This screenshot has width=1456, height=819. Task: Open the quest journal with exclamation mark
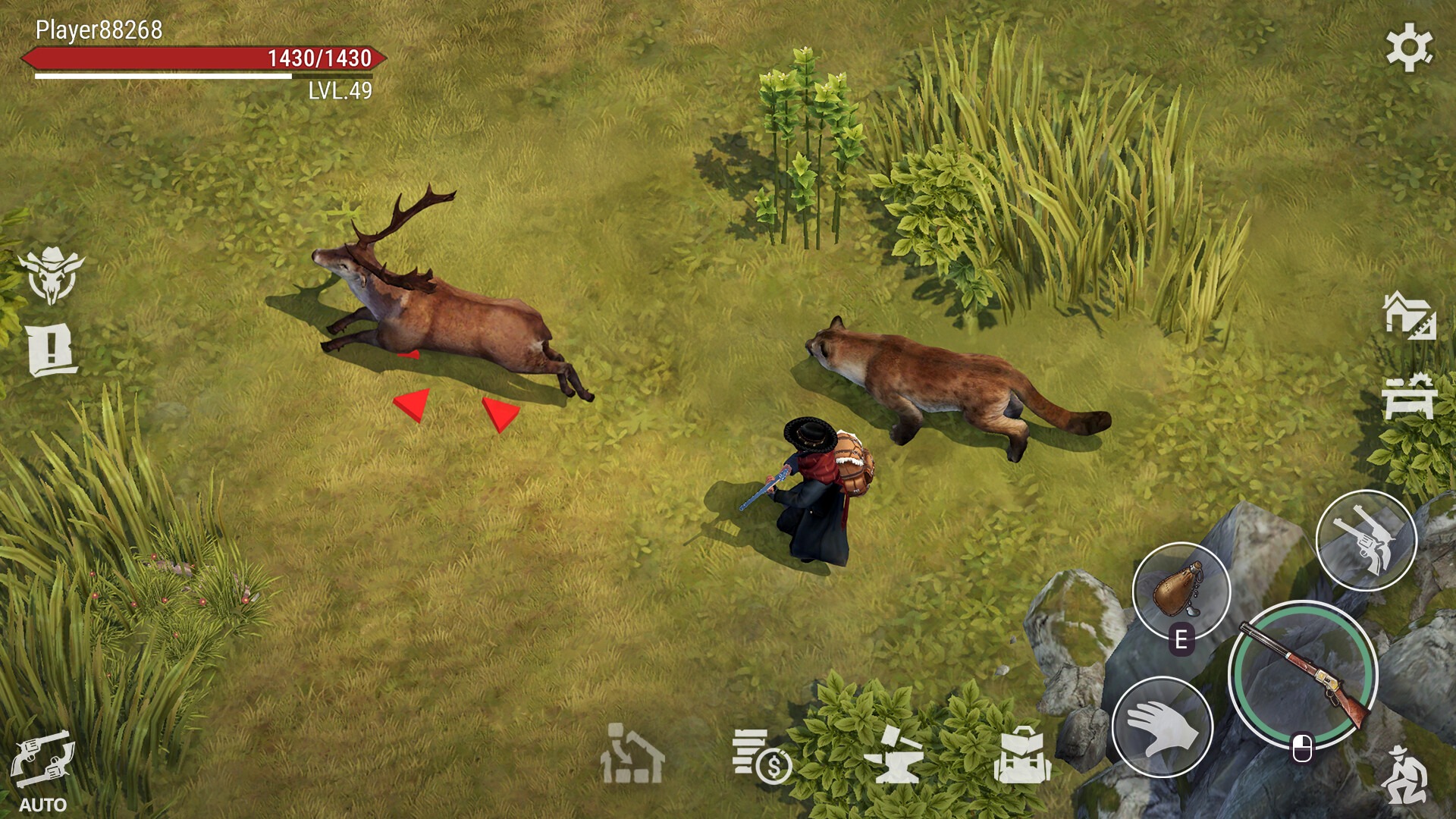52,350
